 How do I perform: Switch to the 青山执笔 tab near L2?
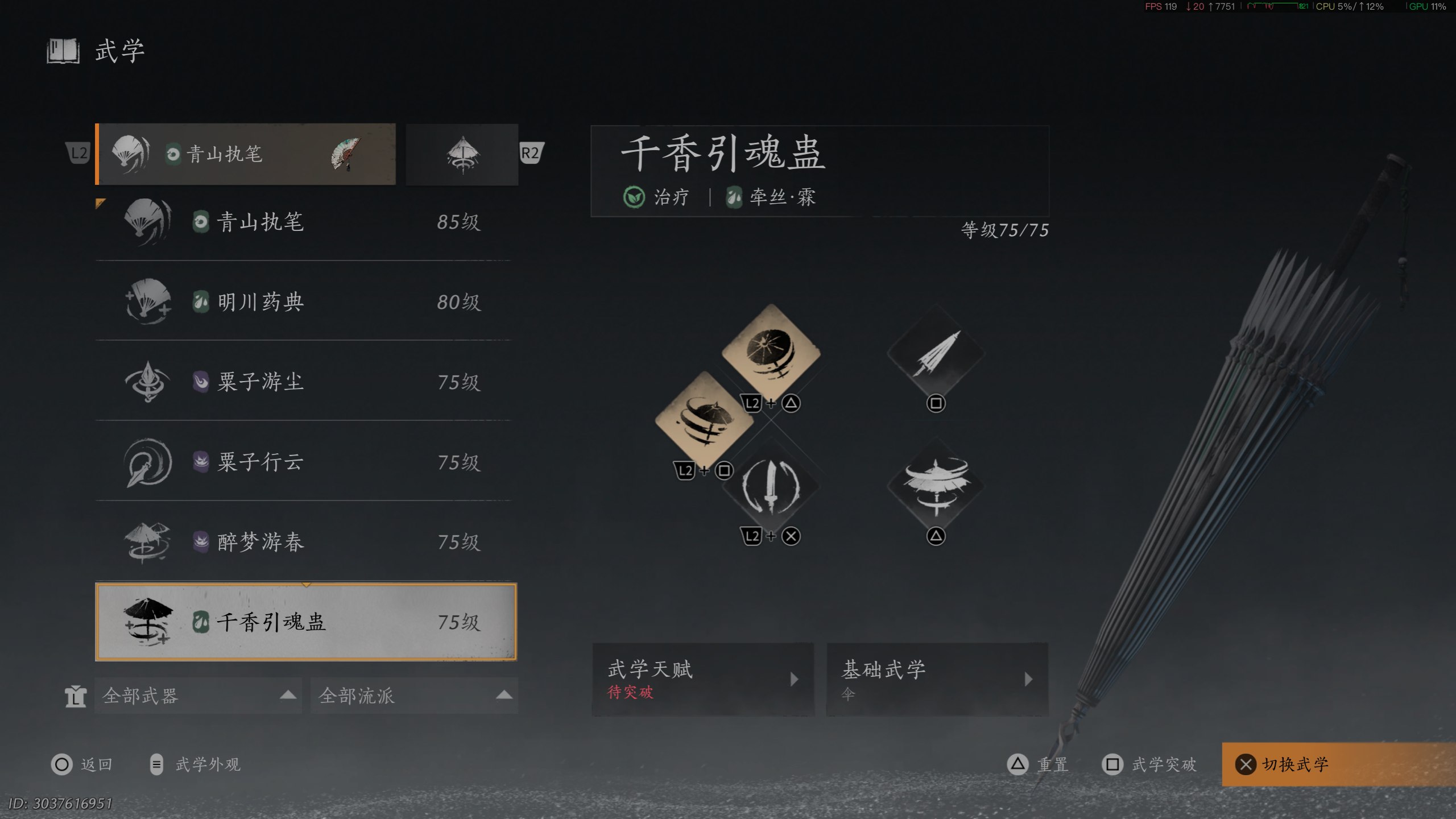(245, 154)
